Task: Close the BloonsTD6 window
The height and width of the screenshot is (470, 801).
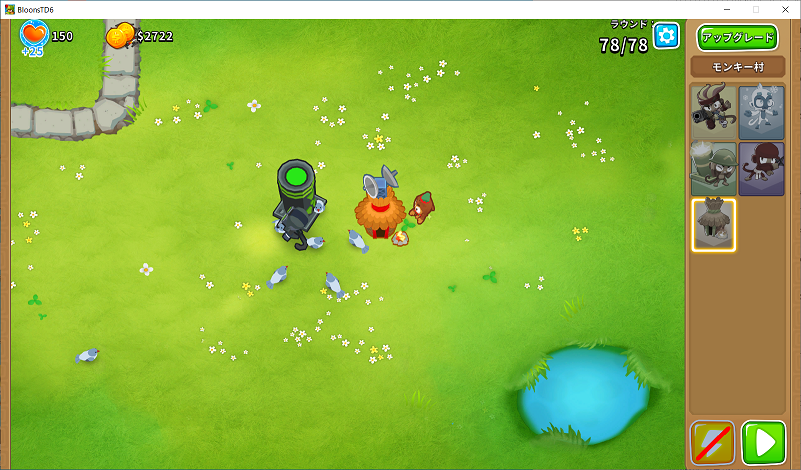Action: tap(783, 9)
